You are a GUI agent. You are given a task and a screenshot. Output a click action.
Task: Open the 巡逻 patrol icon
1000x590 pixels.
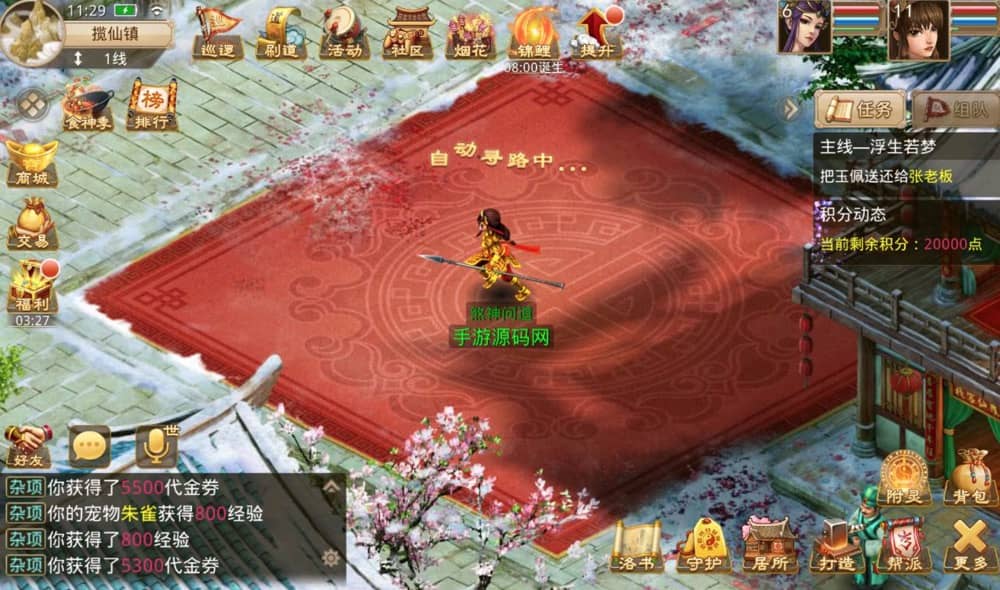pyautogui.click(x=216, y=31)
